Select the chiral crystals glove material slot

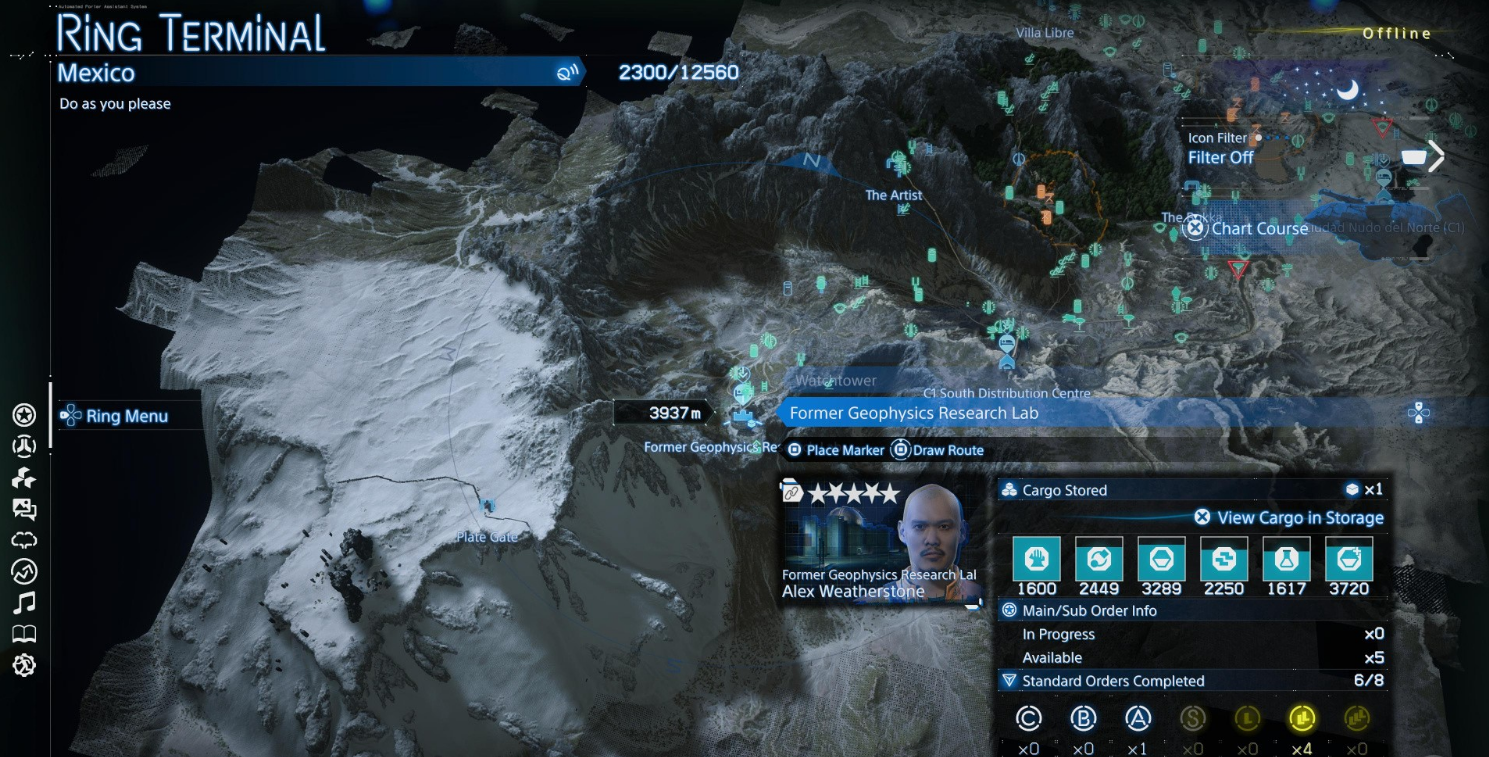coord(1036,559)
